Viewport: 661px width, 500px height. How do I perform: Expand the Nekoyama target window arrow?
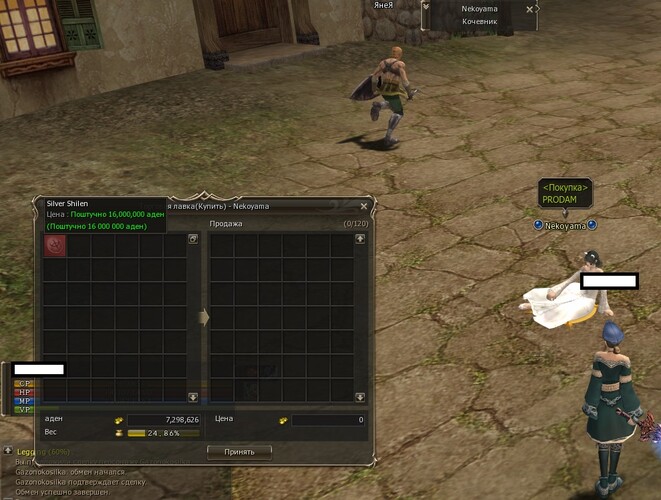[x=427, y=8]
